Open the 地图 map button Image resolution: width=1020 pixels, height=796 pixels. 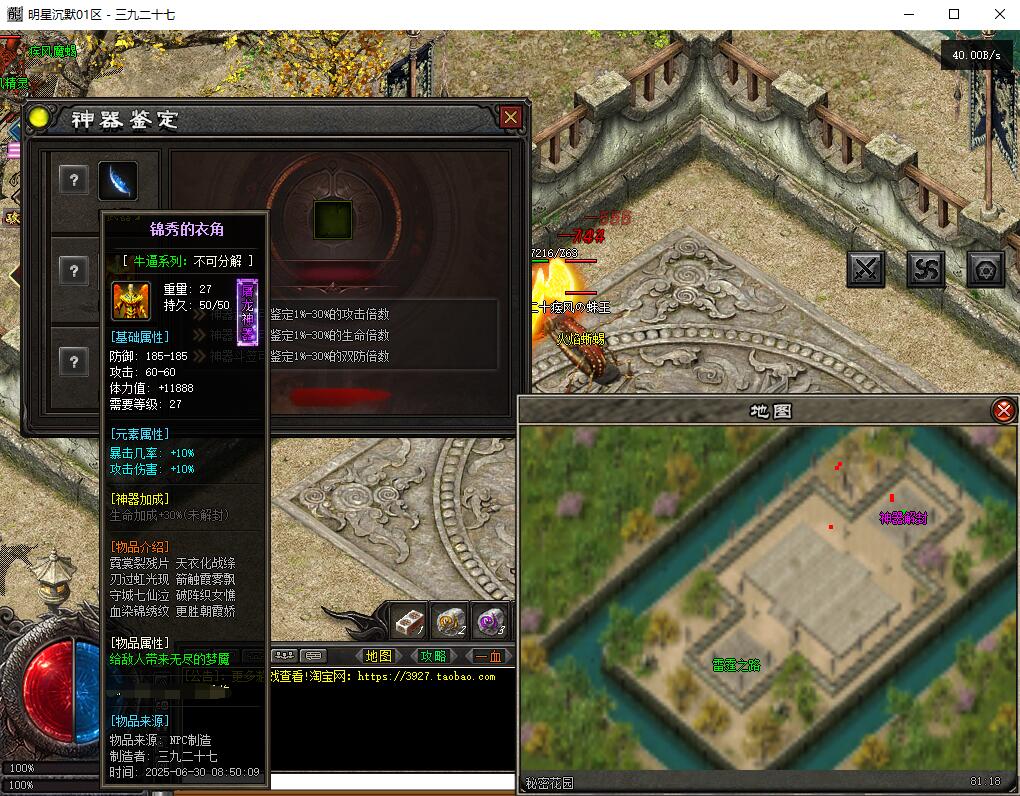tap(379, 656)
